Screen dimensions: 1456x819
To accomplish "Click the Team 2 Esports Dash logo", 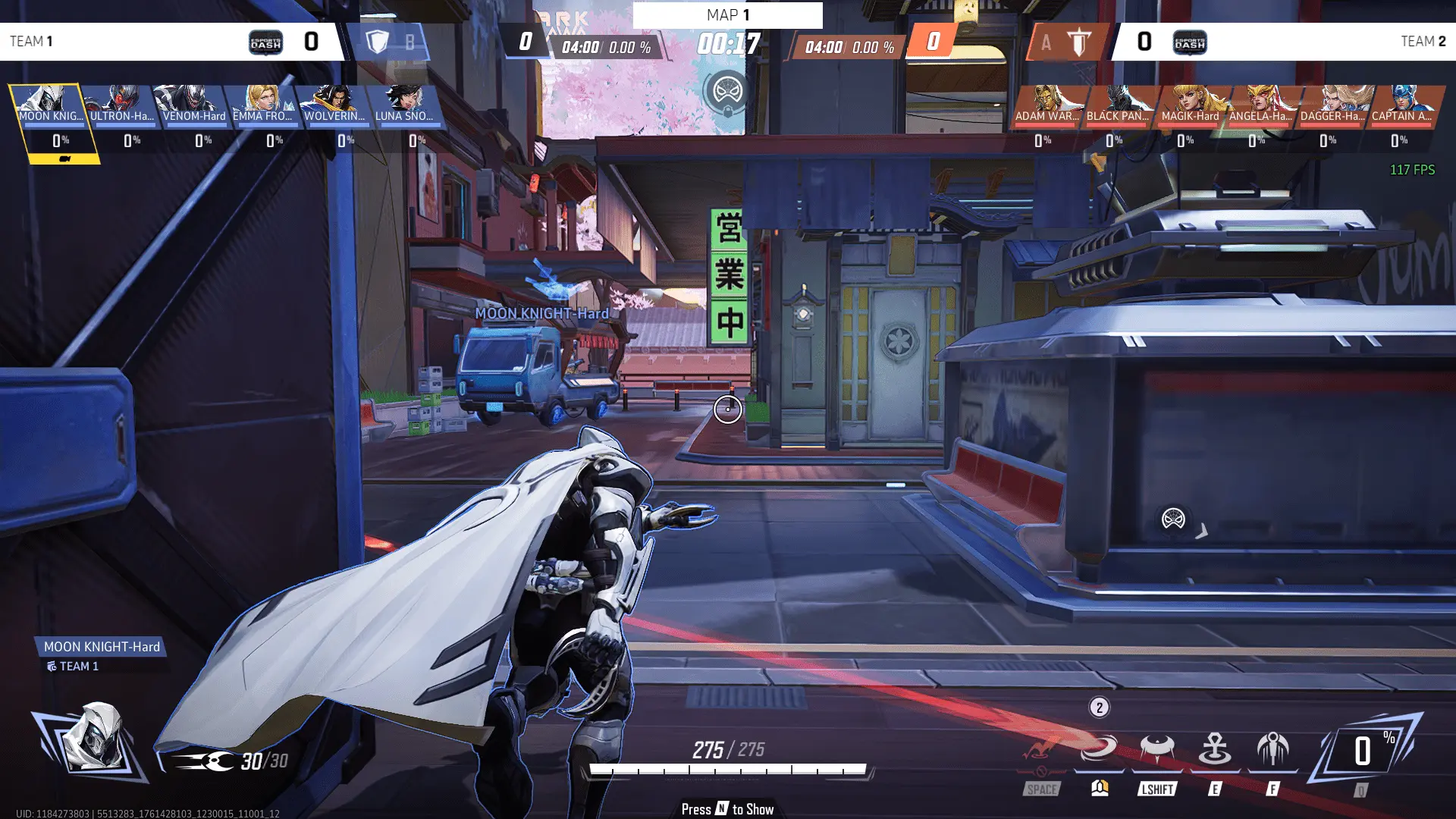I will point(1189,42).
